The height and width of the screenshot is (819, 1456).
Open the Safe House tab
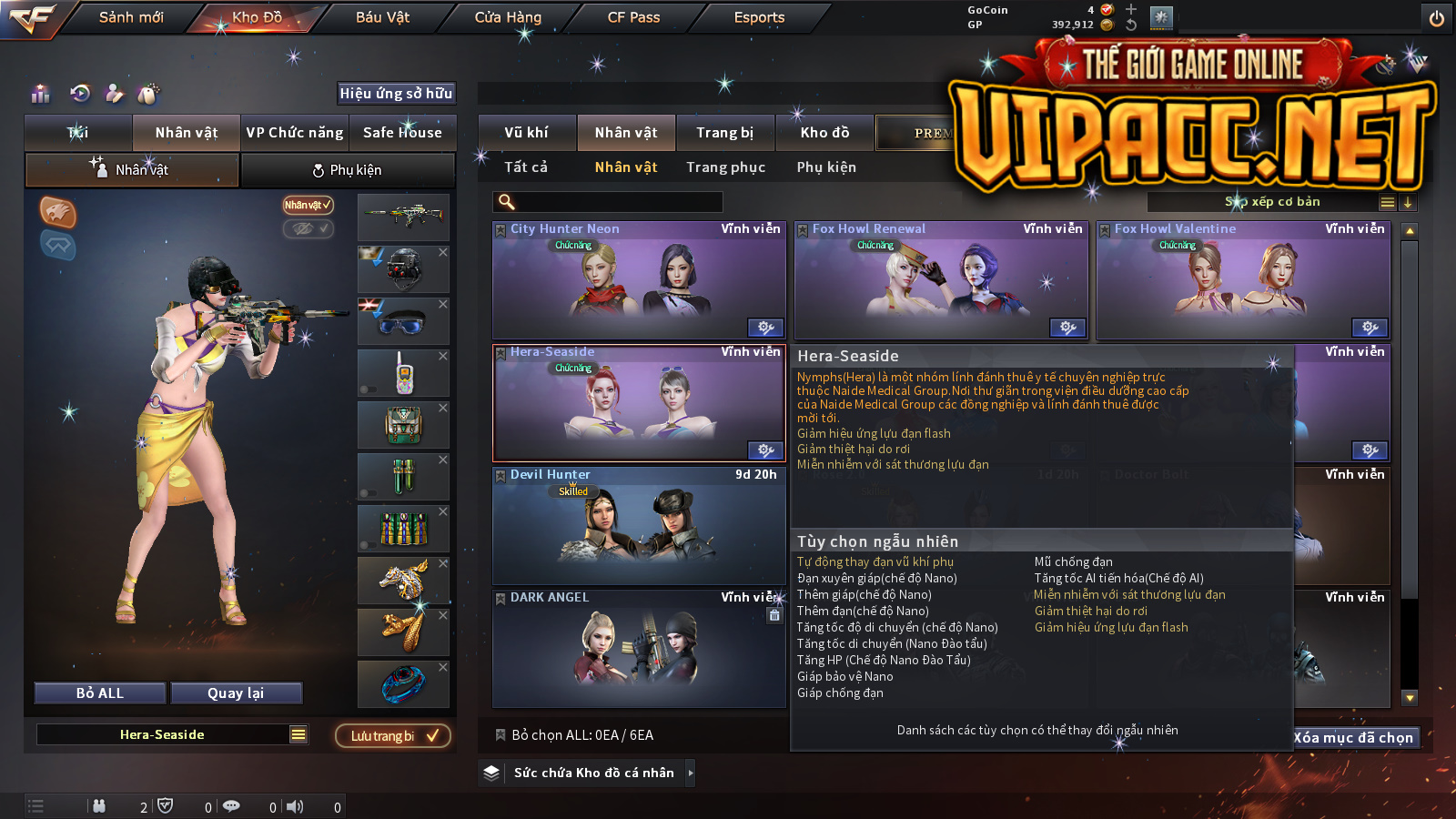(402, 133)
